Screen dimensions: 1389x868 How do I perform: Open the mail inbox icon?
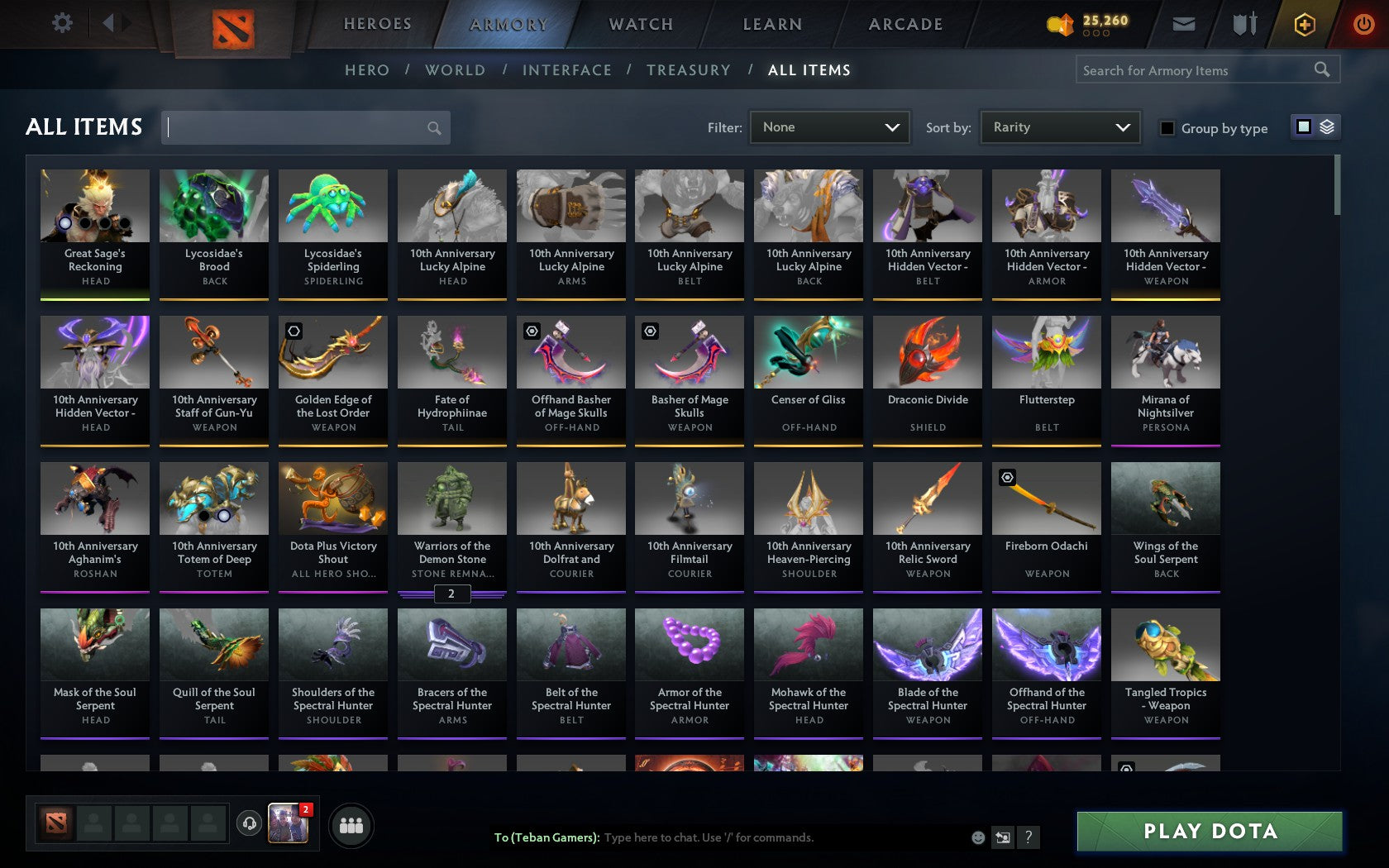(1184, 23)
